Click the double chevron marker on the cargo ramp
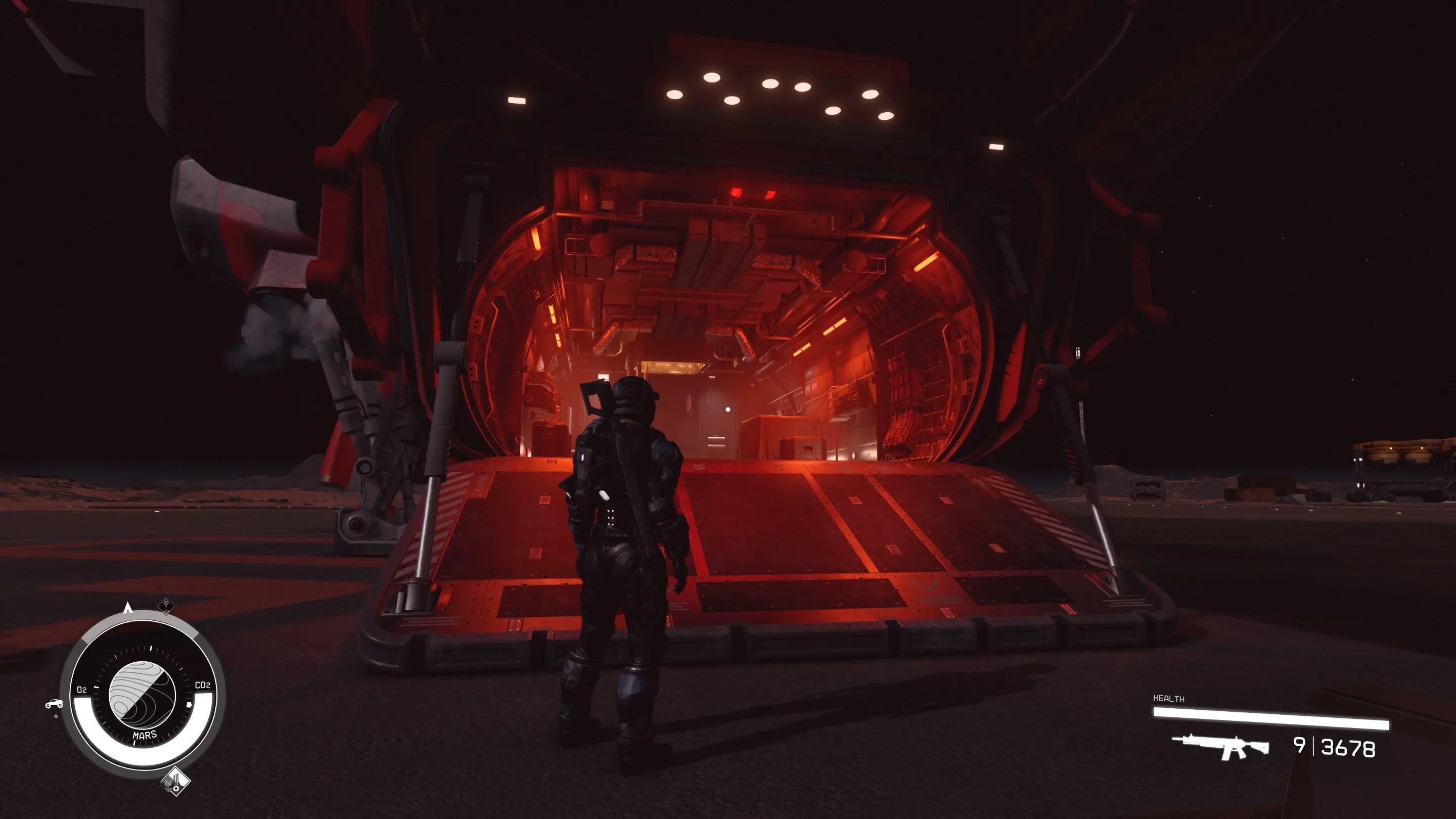1456x819 pixels. 700,466
